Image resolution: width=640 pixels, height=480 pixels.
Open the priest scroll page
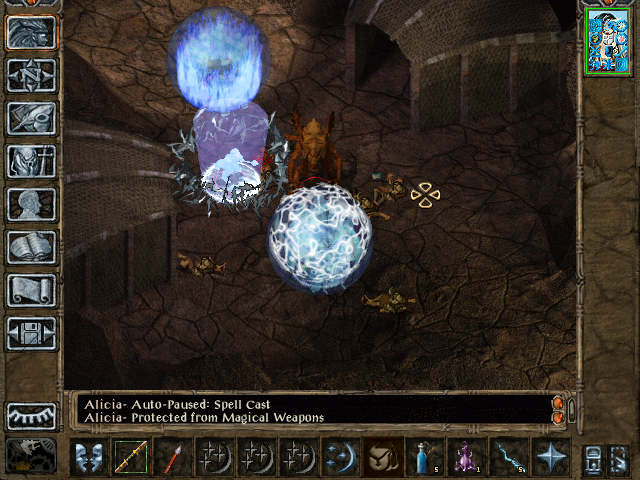point(31,290)
